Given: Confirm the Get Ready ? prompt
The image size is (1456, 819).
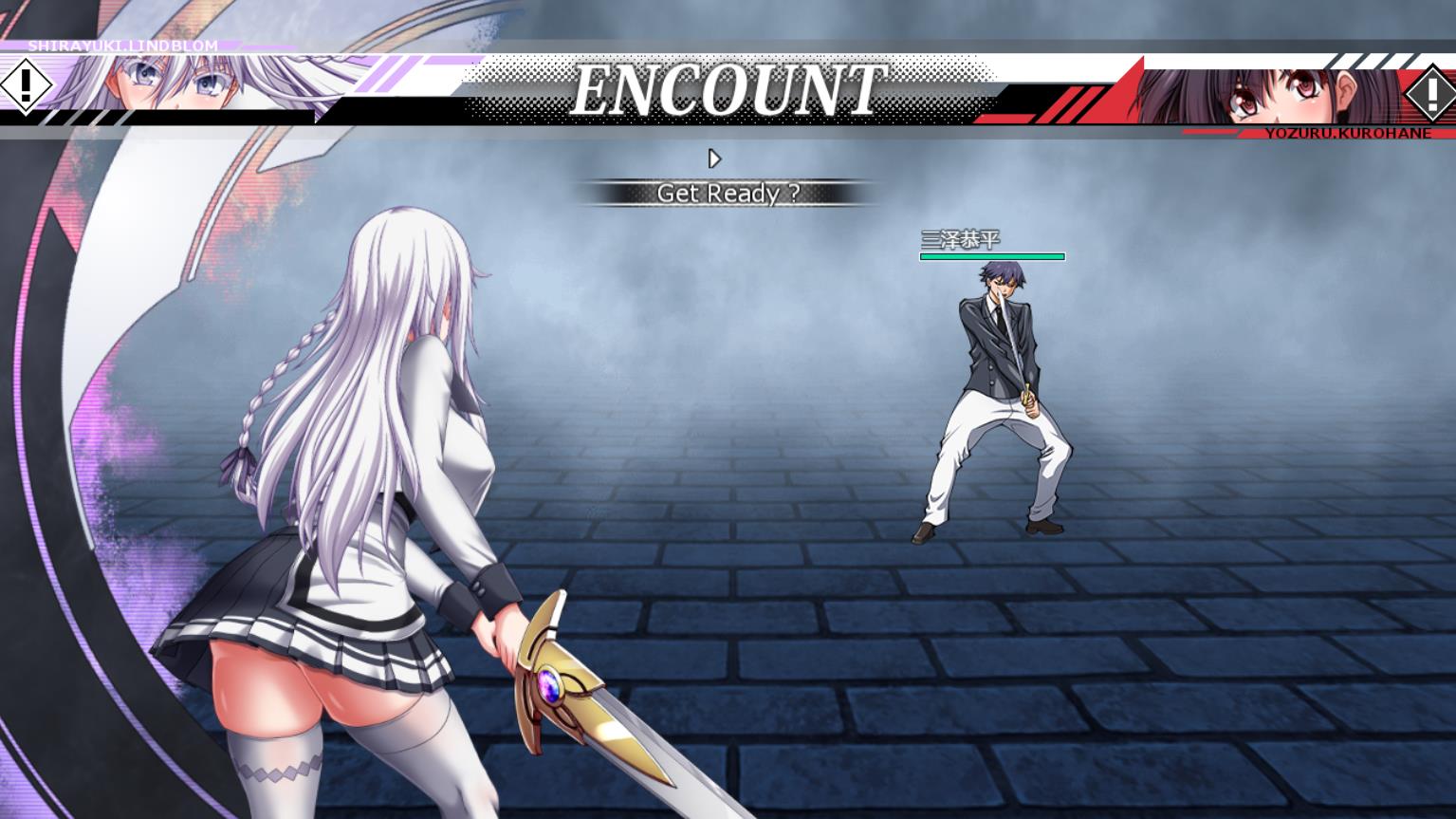Looking at the screenshot, I should click(728, 194).
